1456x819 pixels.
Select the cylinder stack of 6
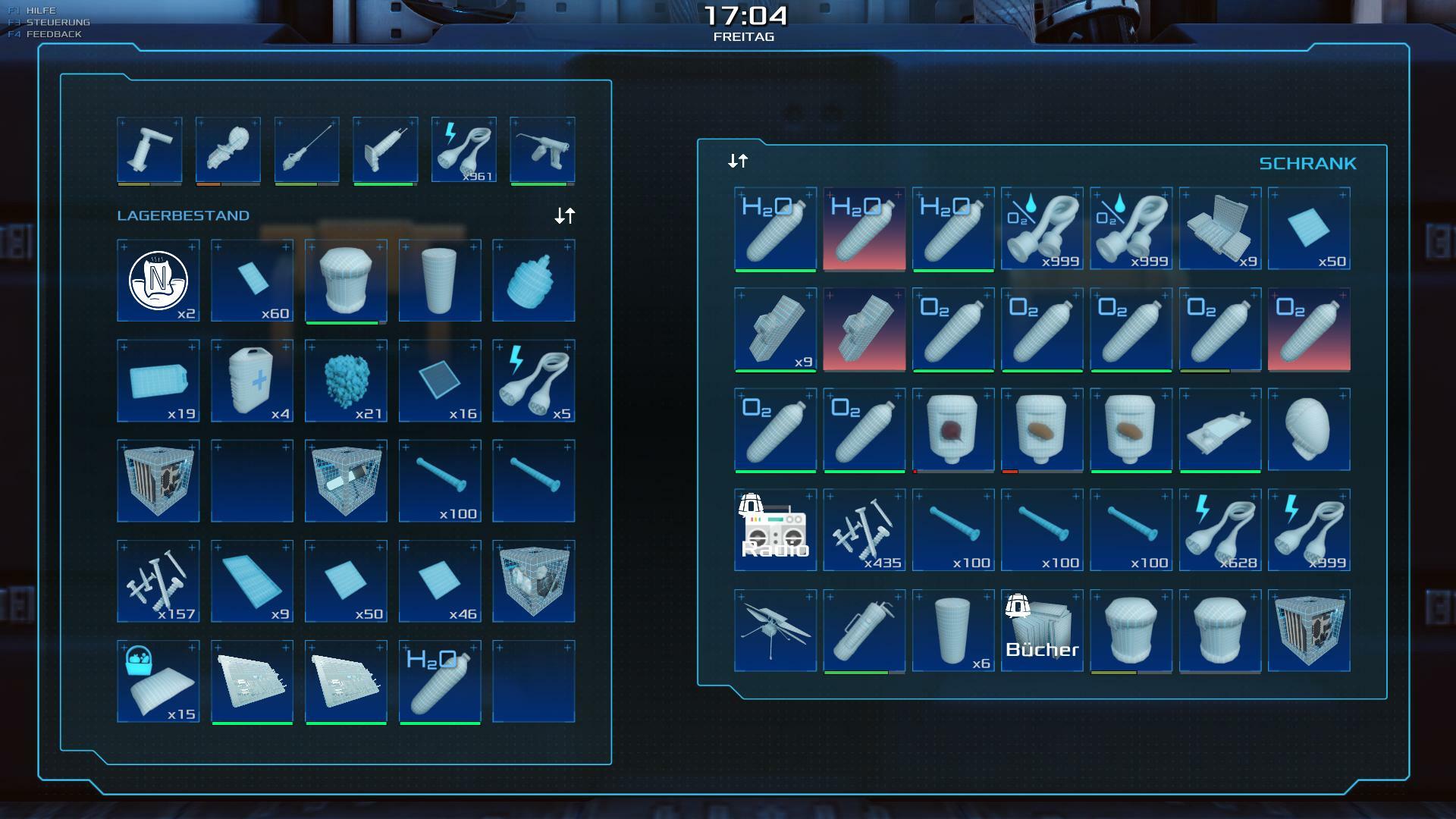(952, 630)
